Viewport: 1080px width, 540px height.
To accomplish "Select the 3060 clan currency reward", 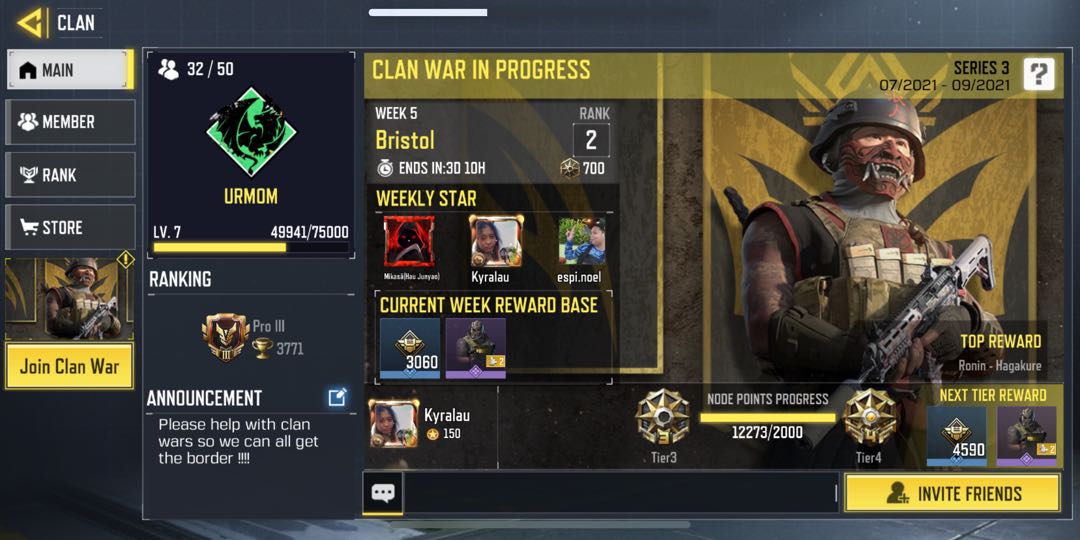I will (410, 349).
